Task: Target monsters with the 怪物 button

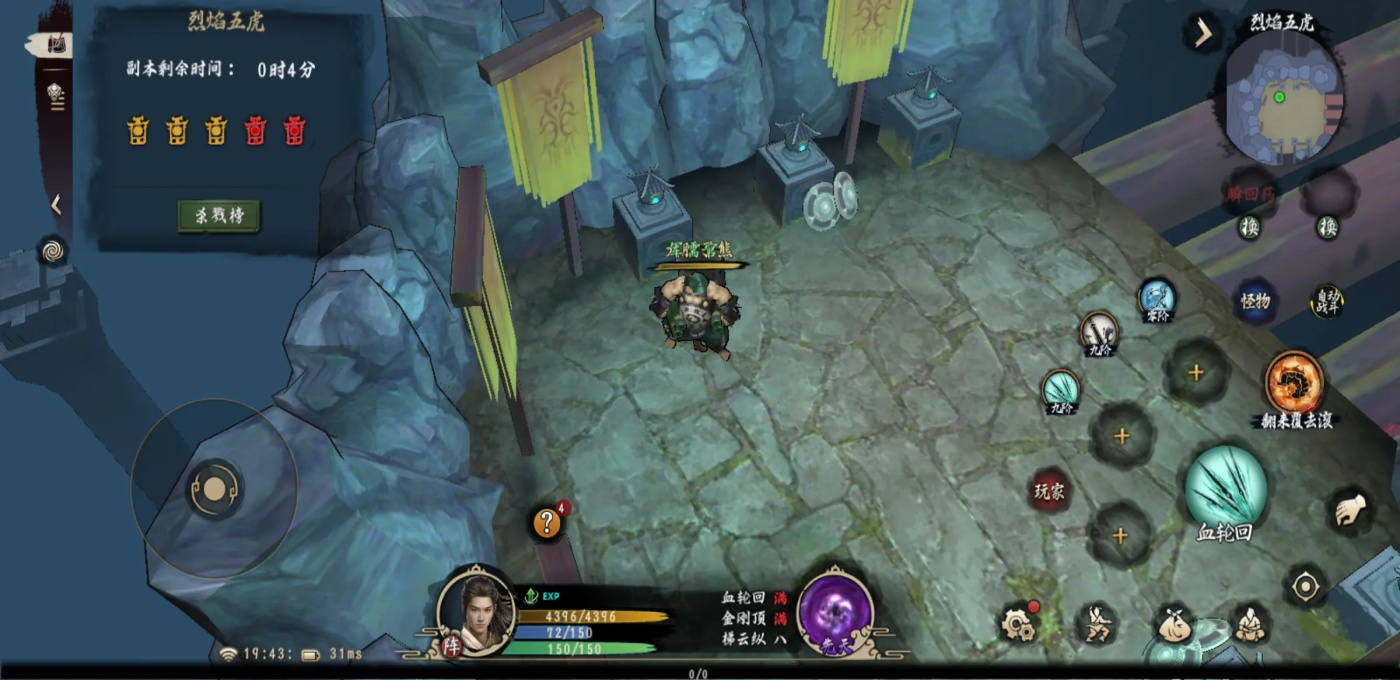Action: point(1255,301)
